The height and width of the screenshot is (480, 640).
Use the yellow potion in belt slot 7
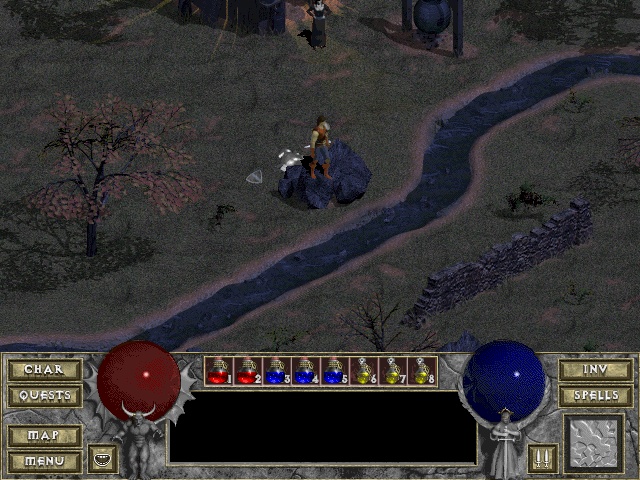click(x=393, y=371)
